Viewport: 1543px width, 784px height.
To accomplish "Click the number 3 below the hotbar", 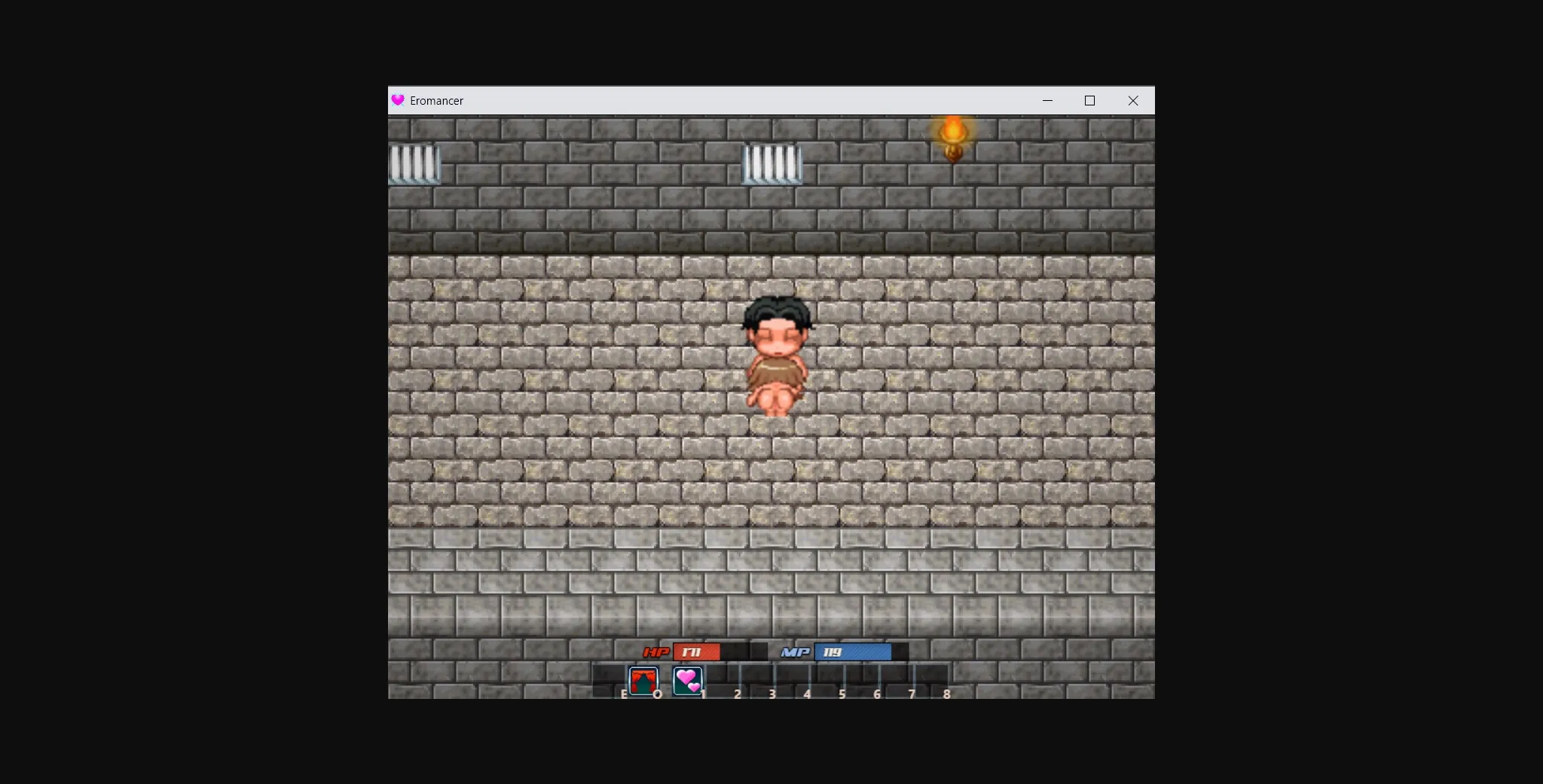I will click(772, 694).
